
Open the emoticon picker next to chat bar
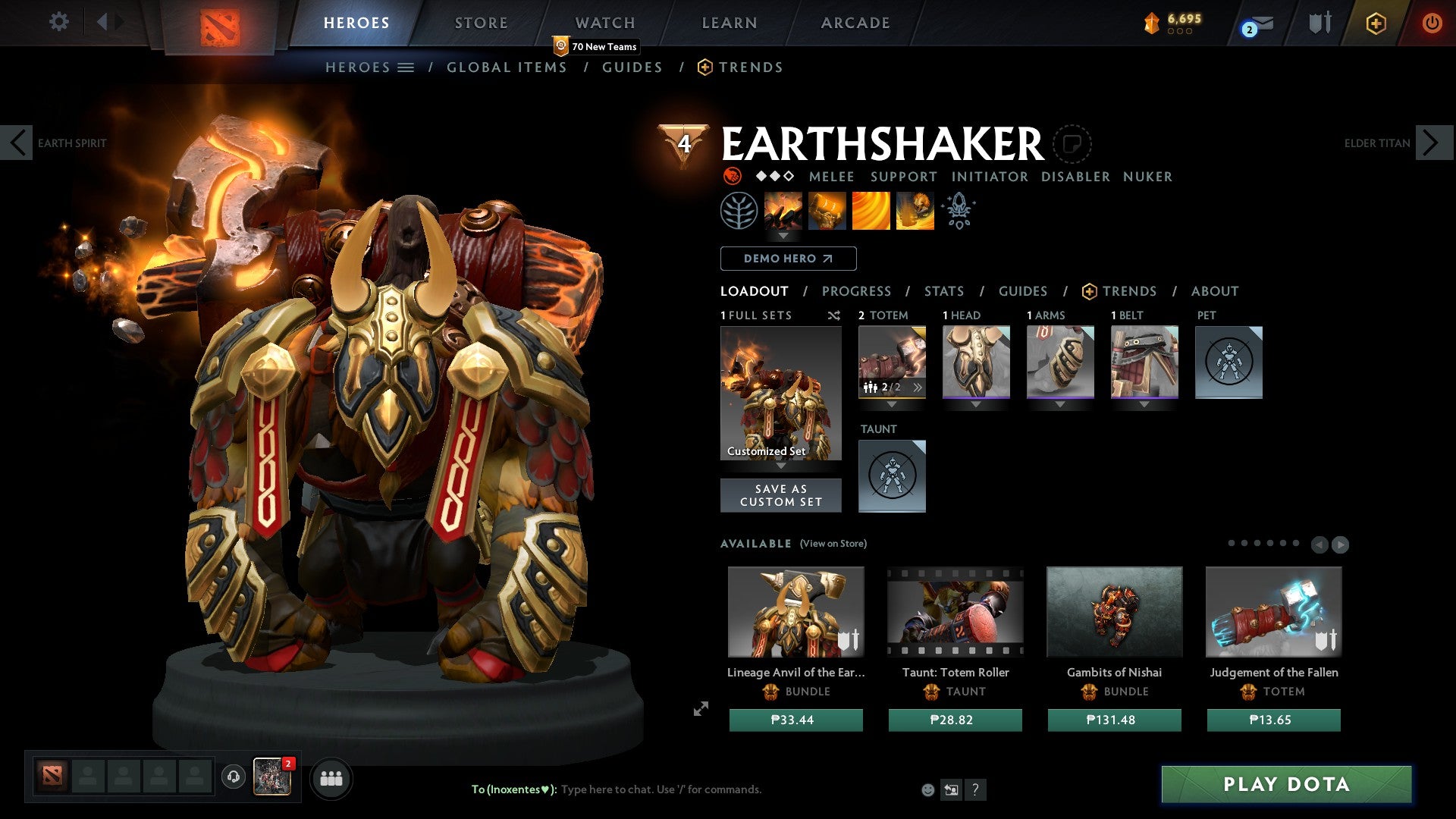point(928,789)
